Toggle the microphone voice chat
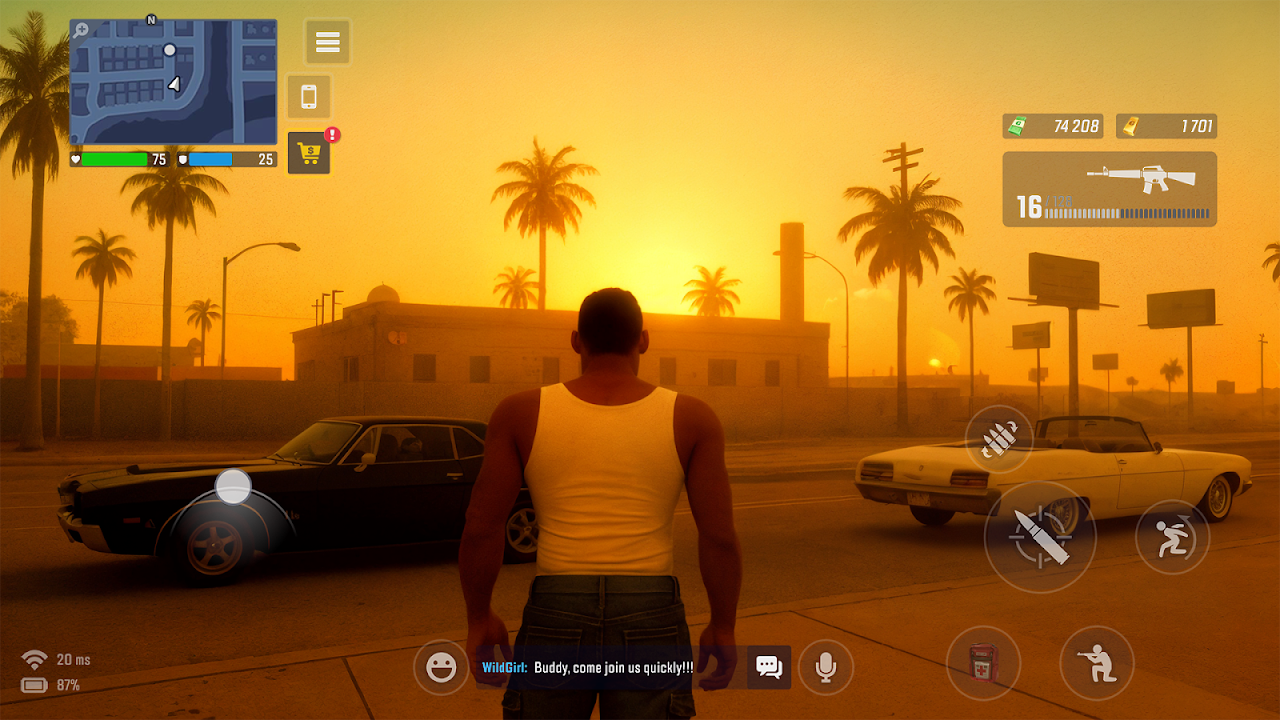Screen dimensions: 1280x720 [x=826, y=667]
